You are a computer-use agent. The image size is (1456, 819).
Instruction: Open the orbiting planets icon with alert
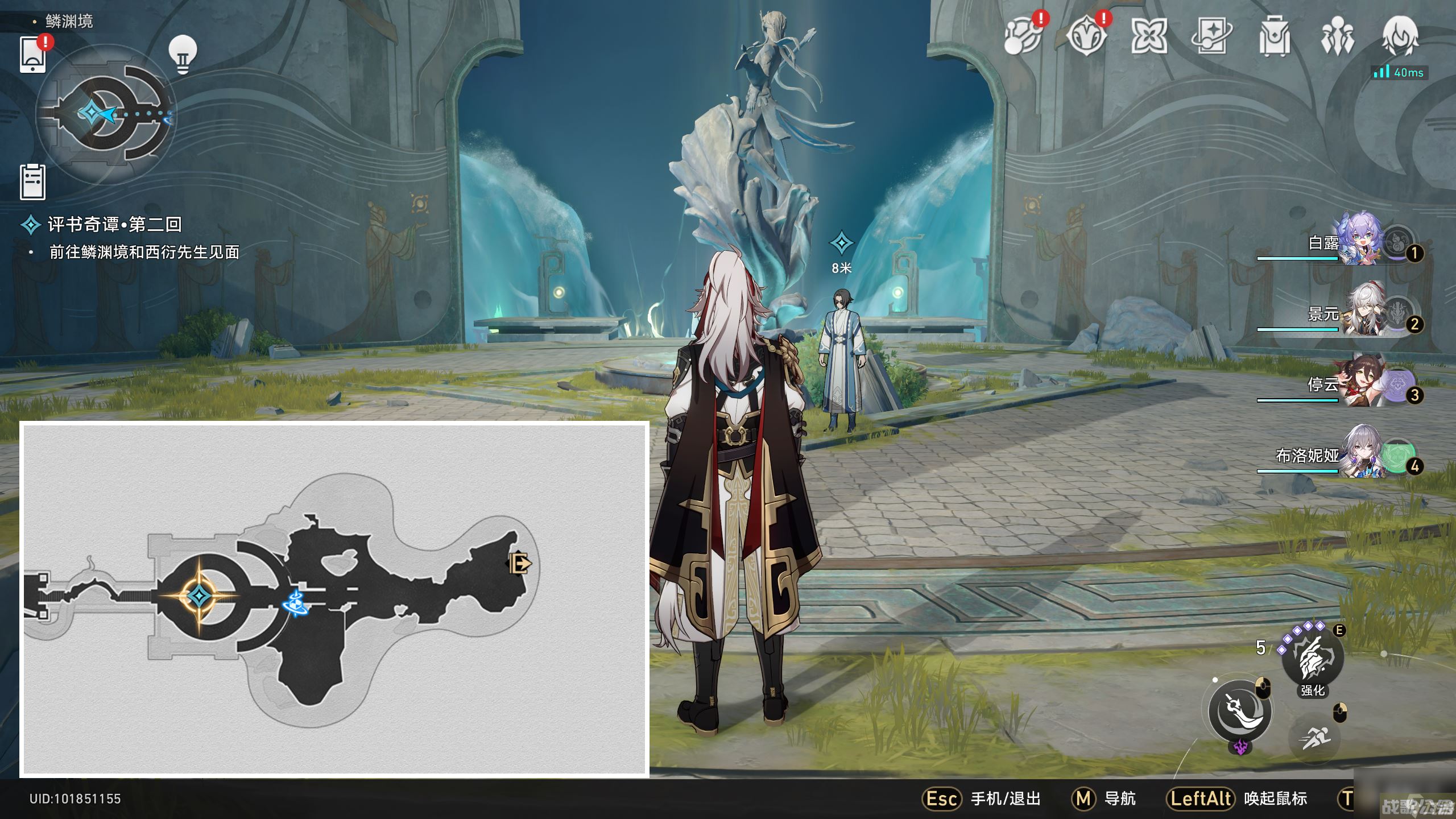(x=1023, y=37)
